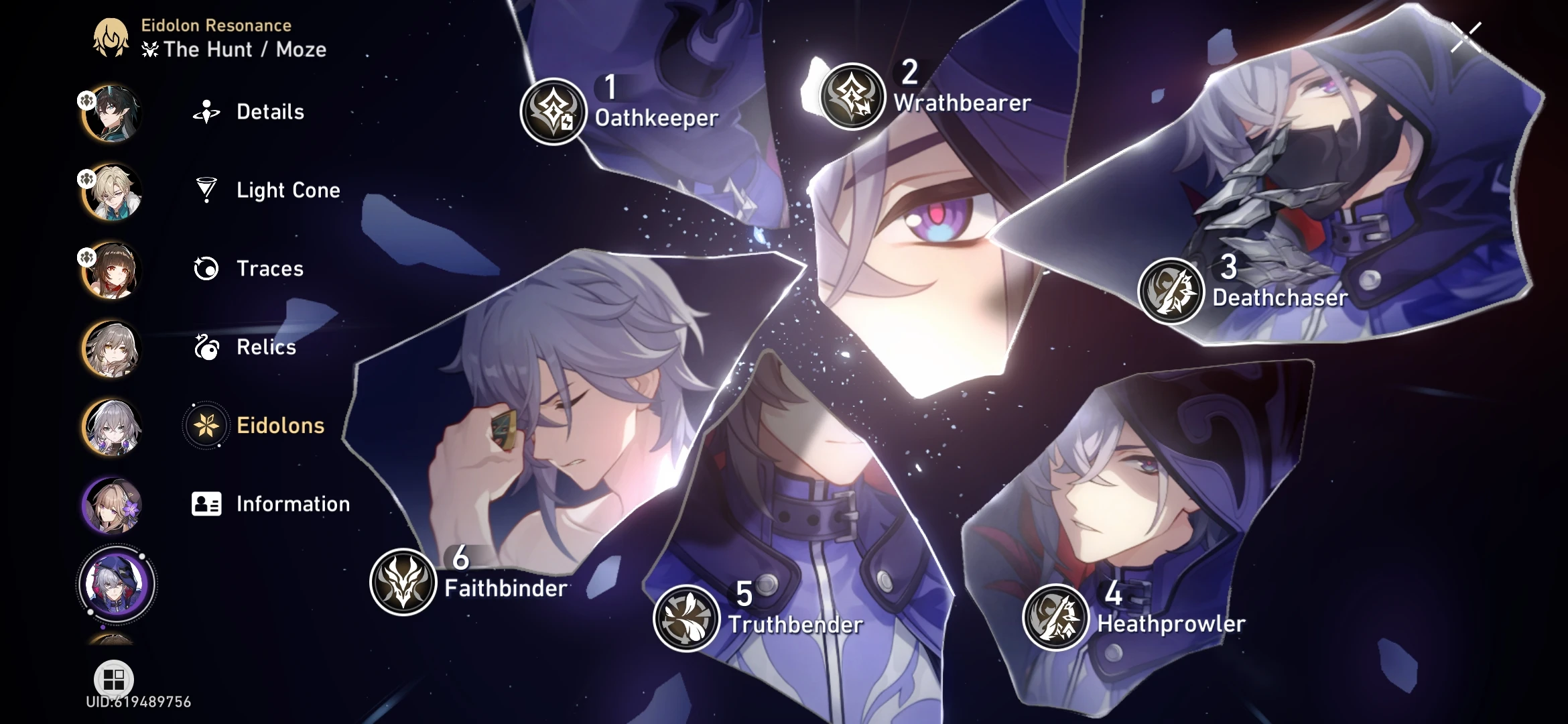Select the Traces icon
The height and width of the screenshot is (724, 1568).
(x=206, y=269)
